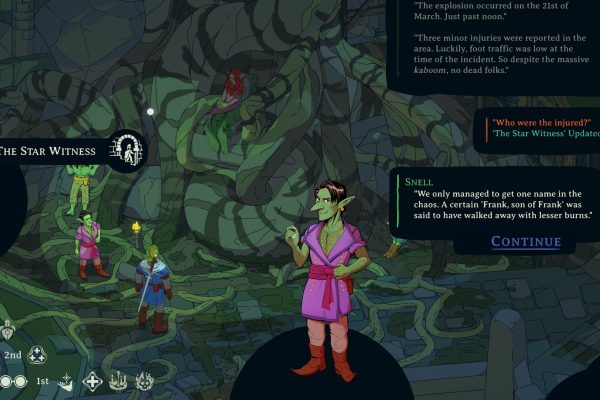
Task: Activate the single-cross diamond healing spell
Action: pyautogui.click(x=92, y=381)
